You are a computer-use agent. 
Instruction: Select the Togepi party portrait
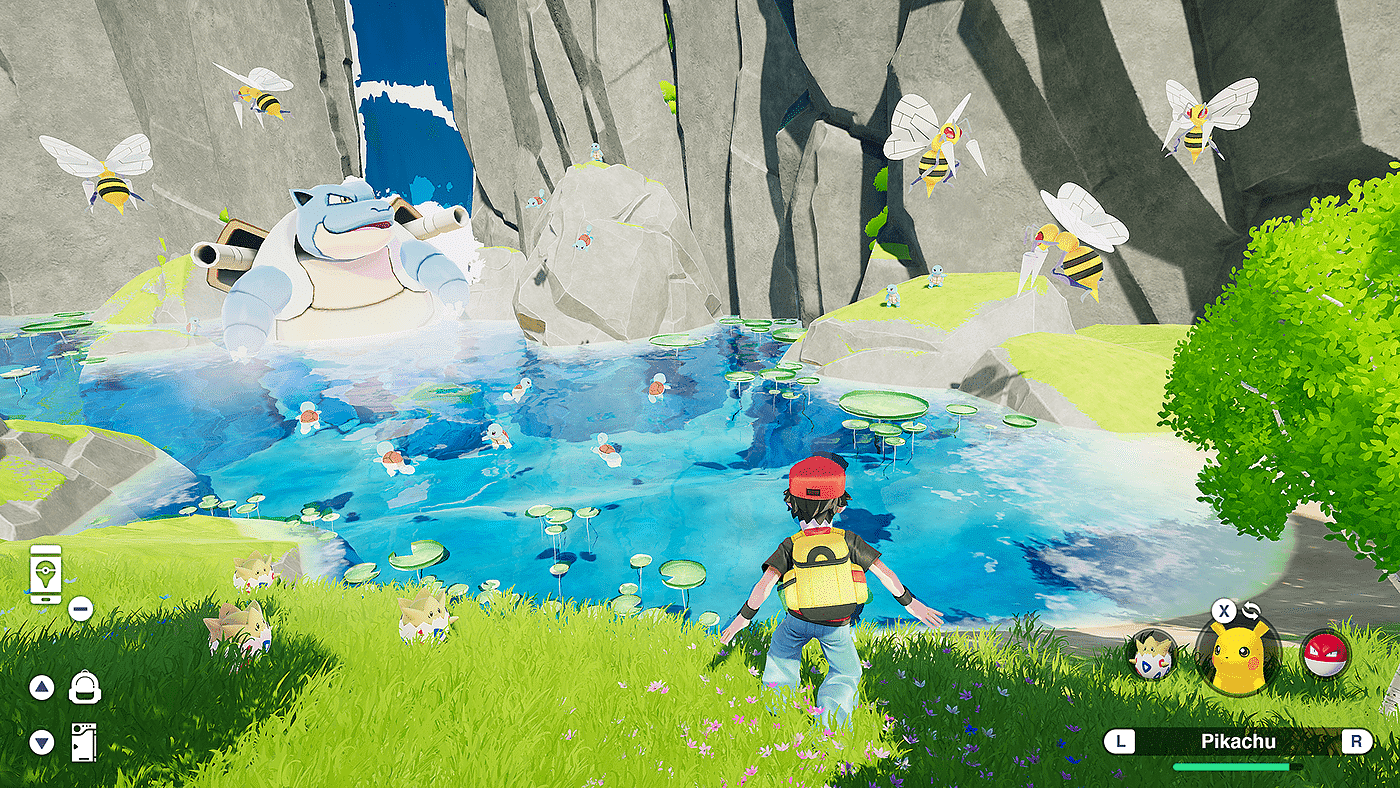(x=1152, y=657)
